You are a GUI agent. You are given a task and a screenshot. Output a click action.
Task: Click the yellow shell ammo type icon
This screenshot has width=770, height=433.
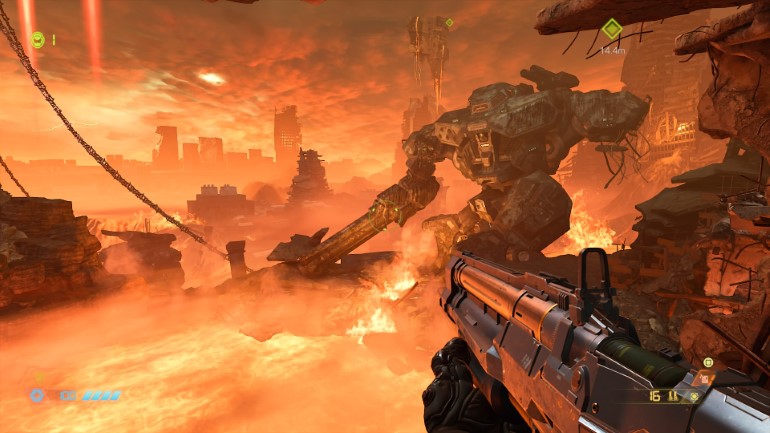(x=674, y=396)
